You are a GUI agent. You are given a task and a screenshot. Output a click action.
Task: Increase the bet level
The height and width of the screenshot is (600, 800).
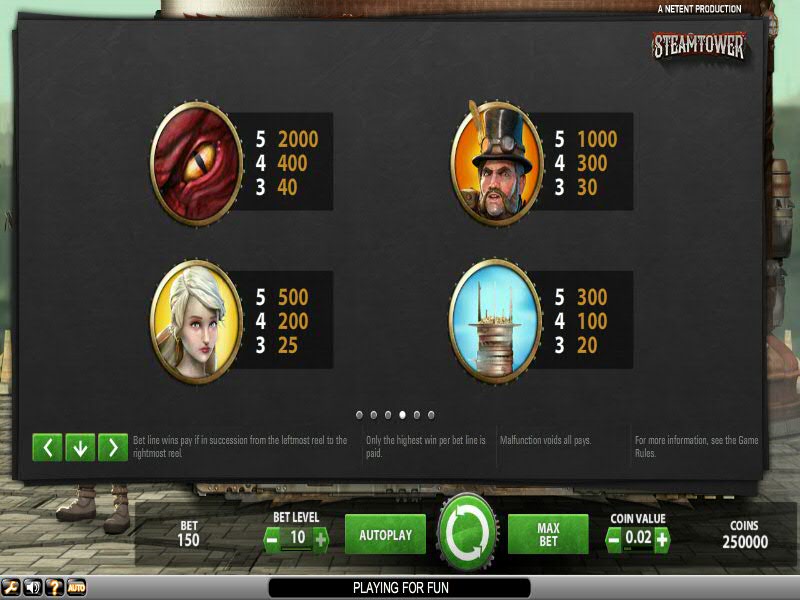point(320,539)
